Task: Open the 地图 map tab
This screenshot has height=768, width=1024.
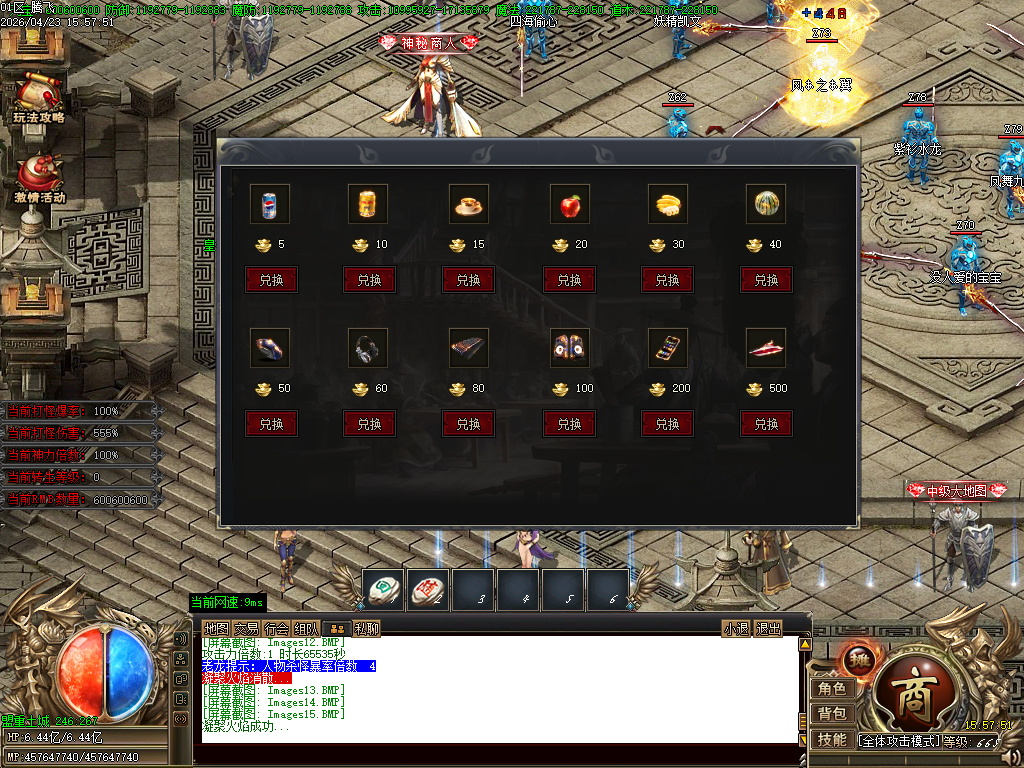Action: (216, 628)
